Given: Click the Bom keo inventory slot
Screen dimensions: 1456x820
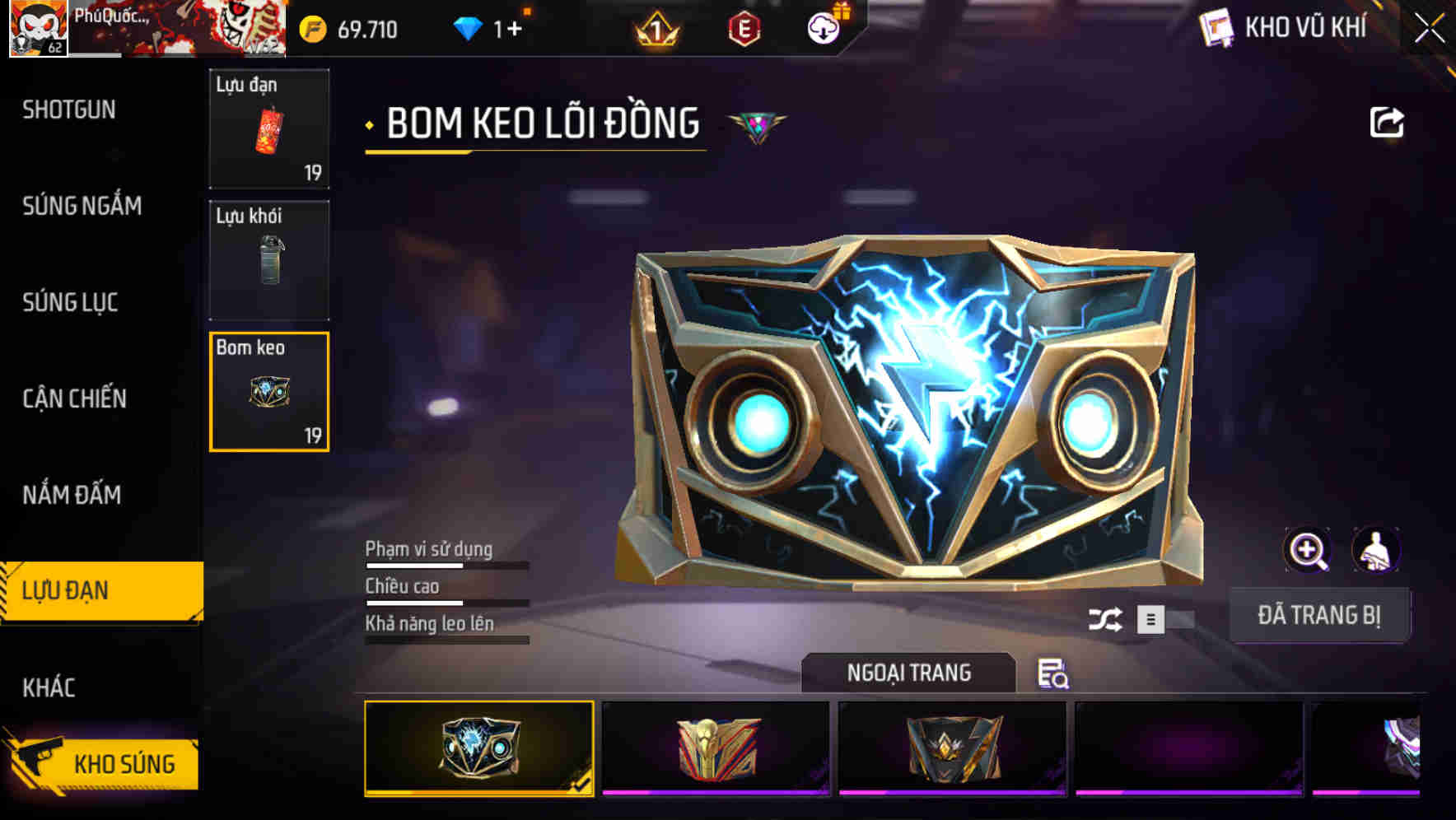Looking at the screenshot, I should point(269,391).
